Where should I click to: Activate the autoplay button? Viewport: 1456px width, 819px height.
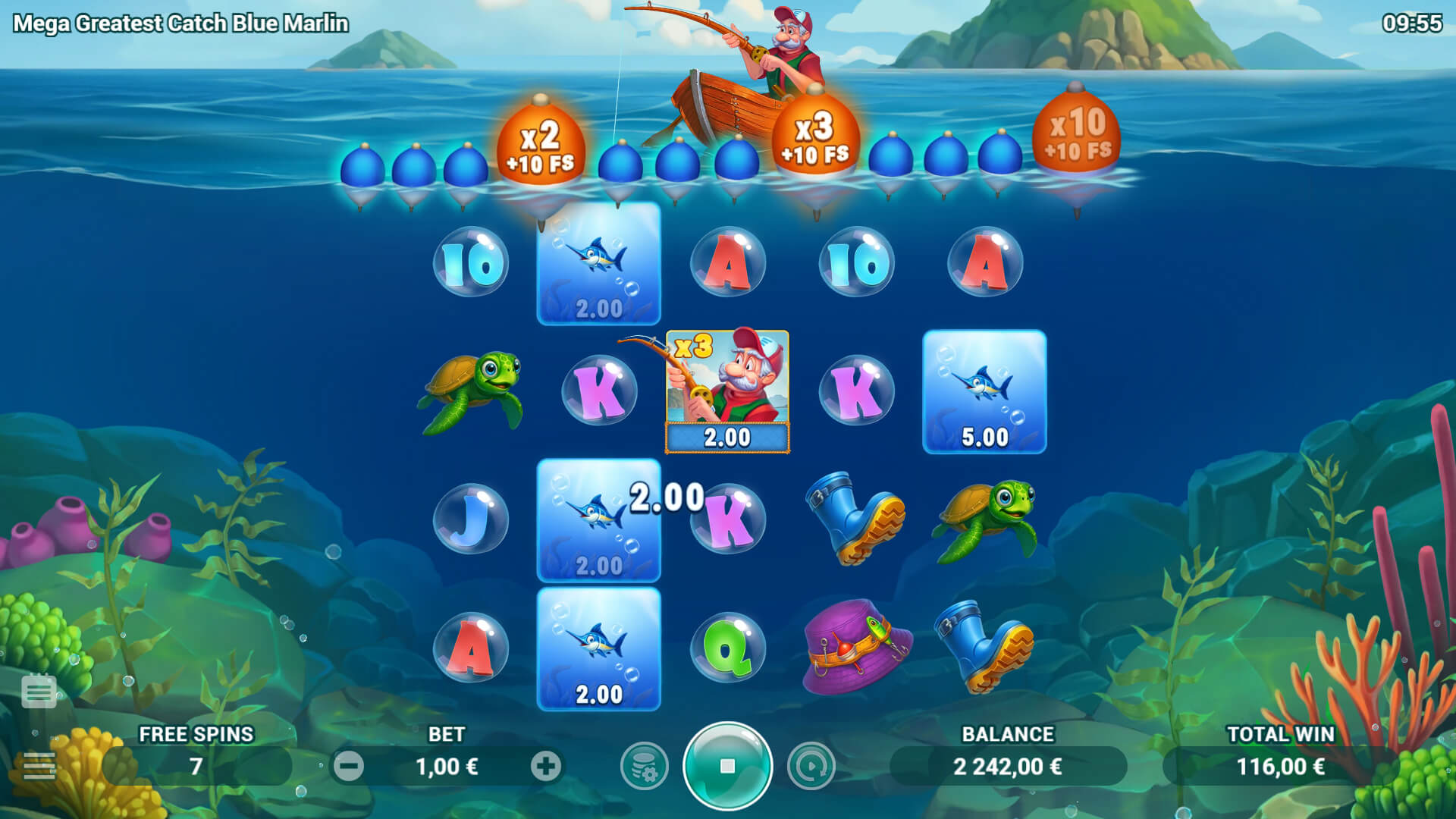coord(811,766)
